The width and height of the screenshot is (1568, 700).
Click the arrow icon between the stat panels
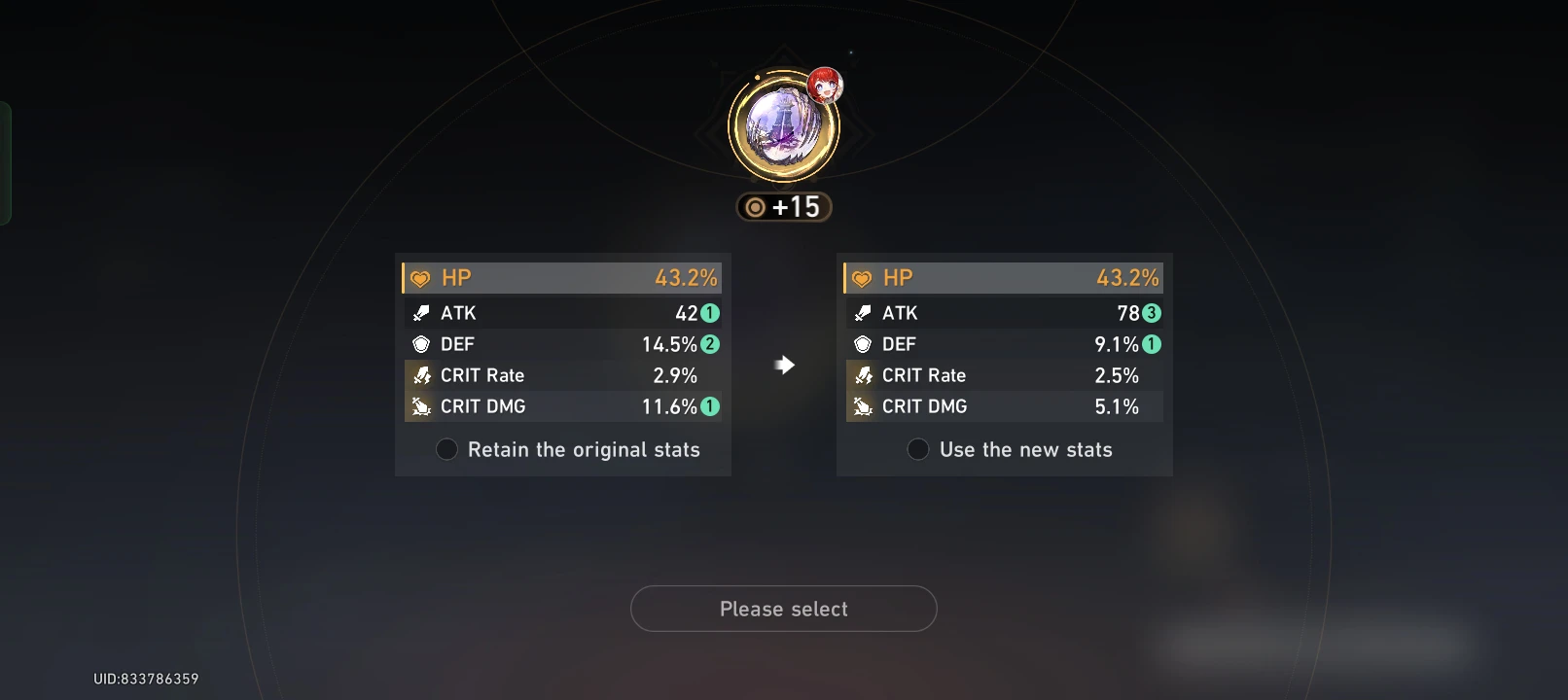pos(784,365)
